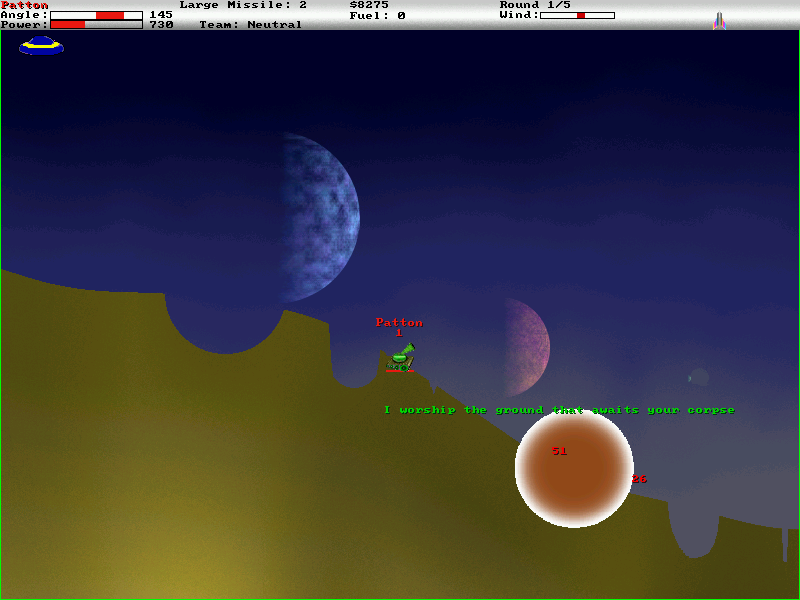Viewport: 800px width, 600px height.
Task: Click the missile weapon icon in the top bar
Action: [x=719, y=20]
